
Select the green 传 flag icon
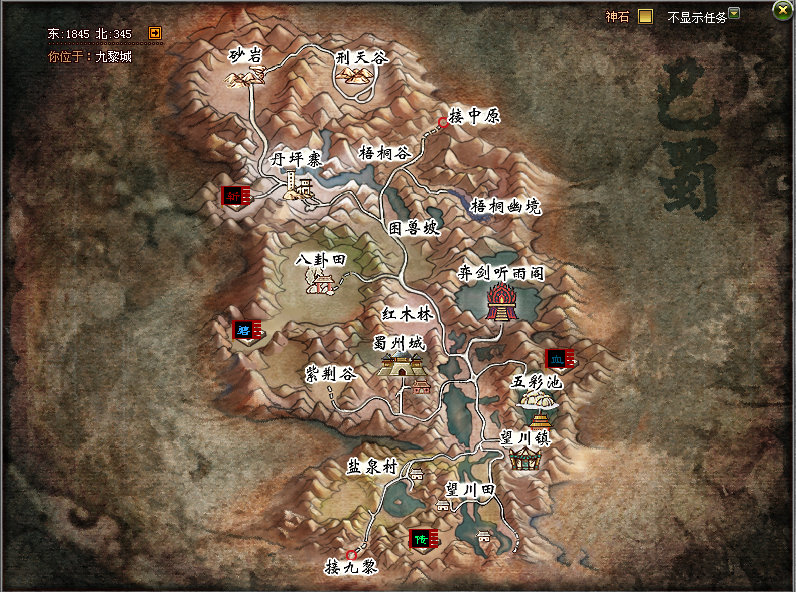[x=424, y=539]
